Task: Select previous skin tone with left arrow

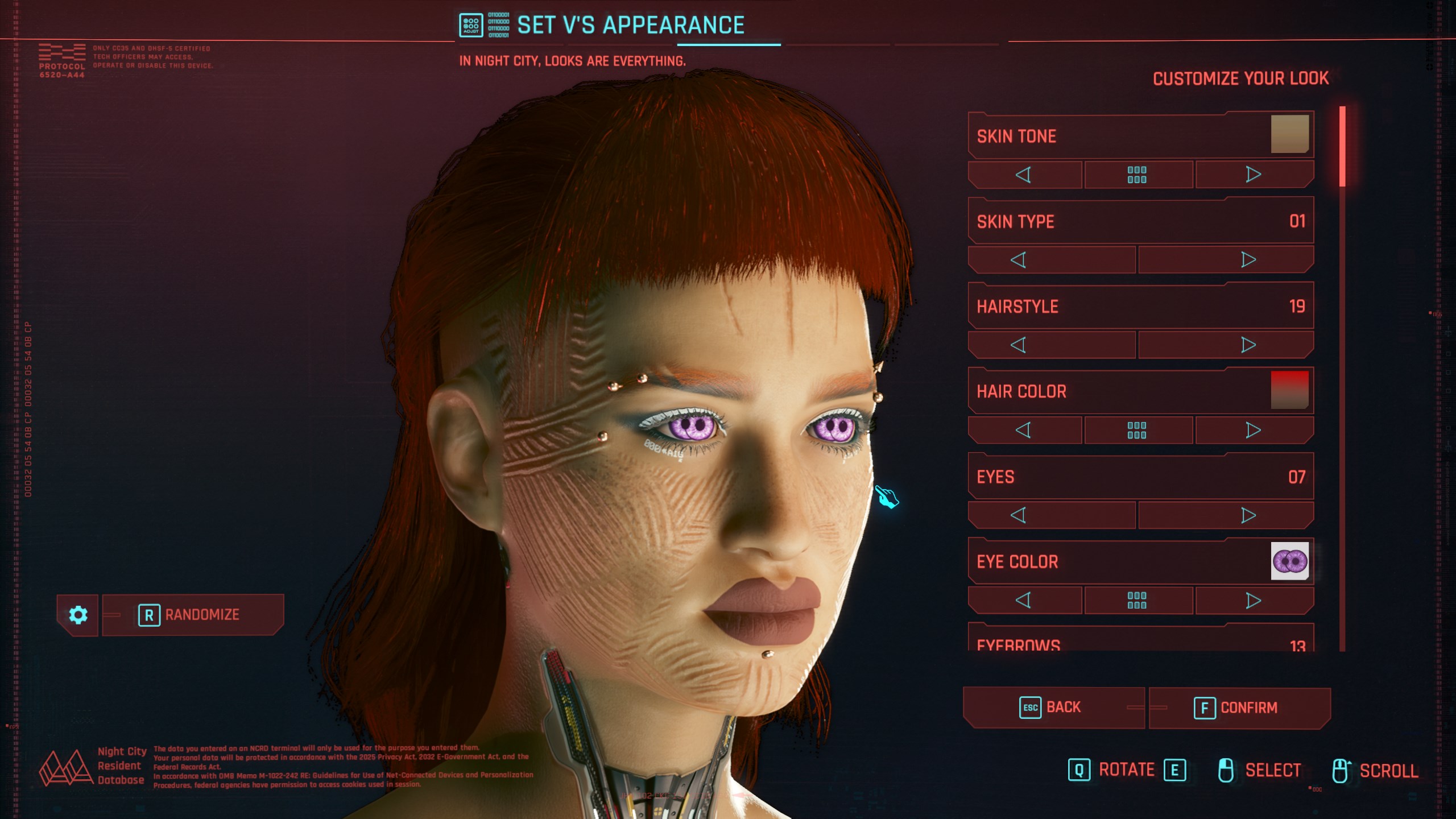Action: click(x=1024, y=175)
